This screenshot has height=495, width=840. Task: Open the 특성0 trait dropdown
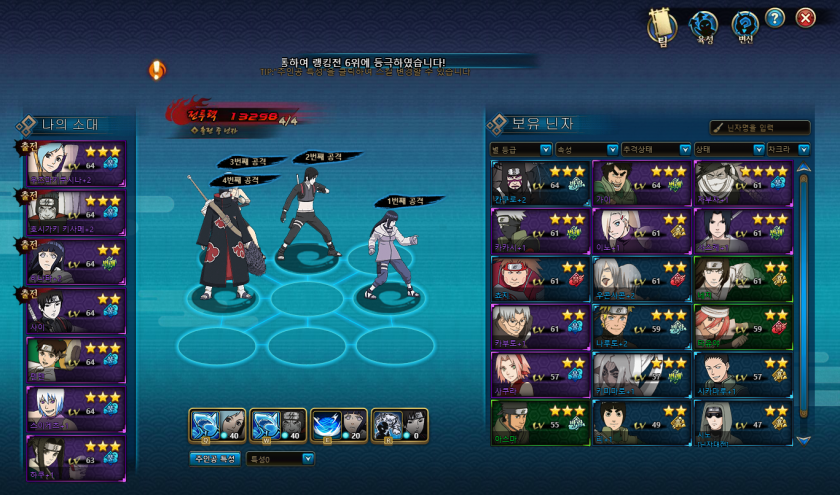tap(280, 459)
